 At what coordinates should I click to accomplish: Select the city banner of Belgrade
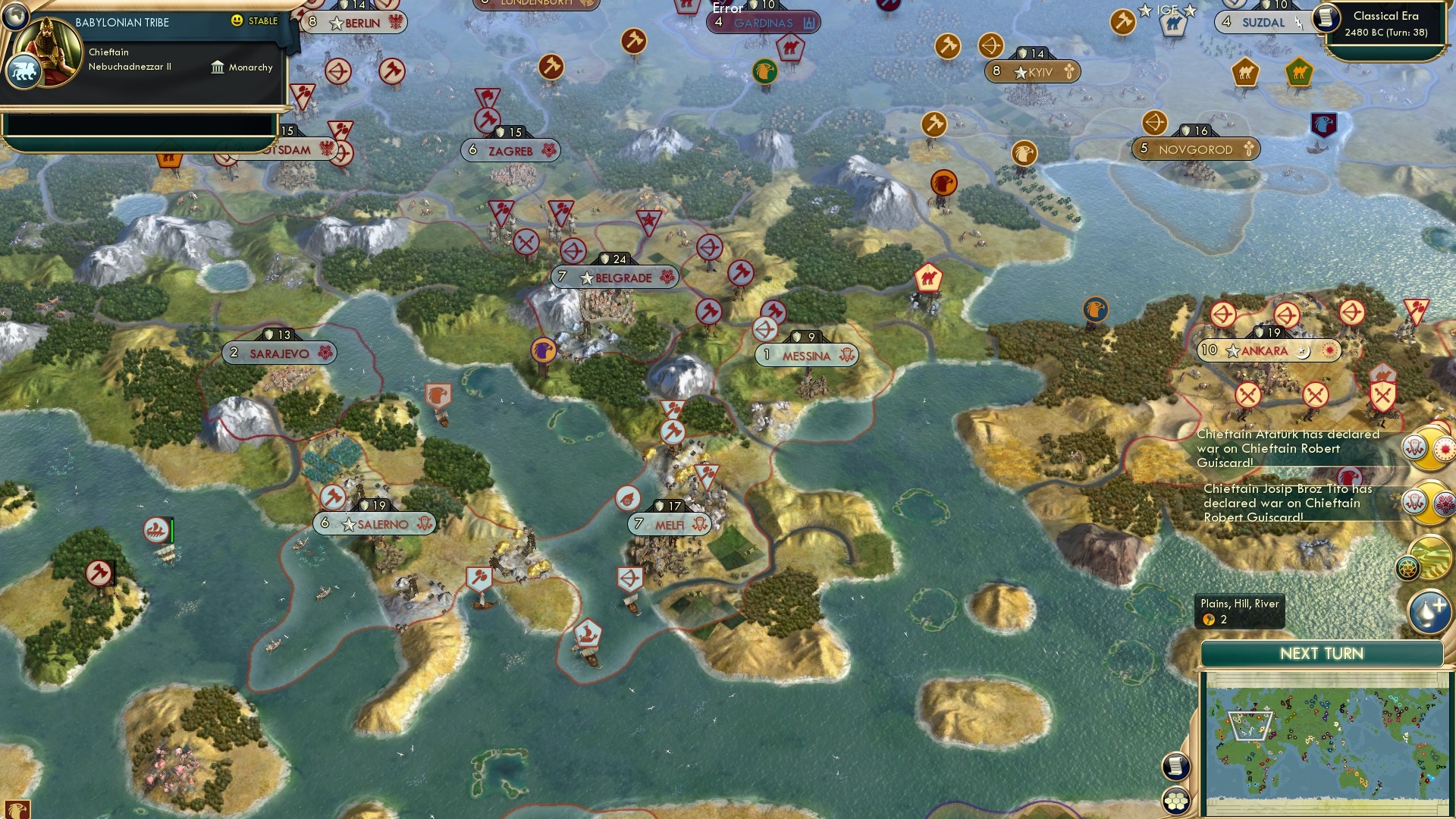tap(614, 278)
